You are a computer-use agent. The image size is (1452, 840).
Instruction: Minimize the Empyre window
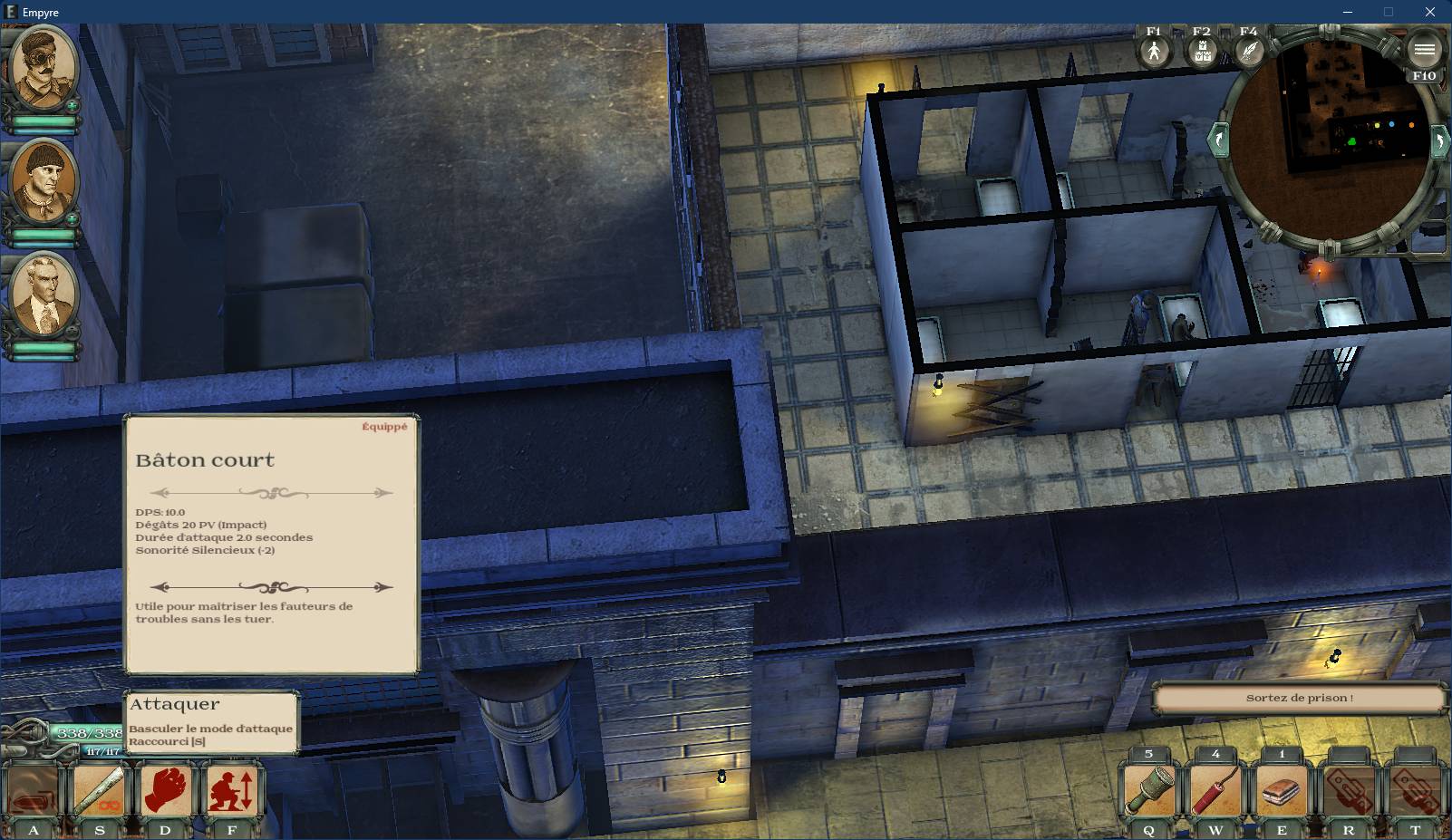[x=1347, y=13]
